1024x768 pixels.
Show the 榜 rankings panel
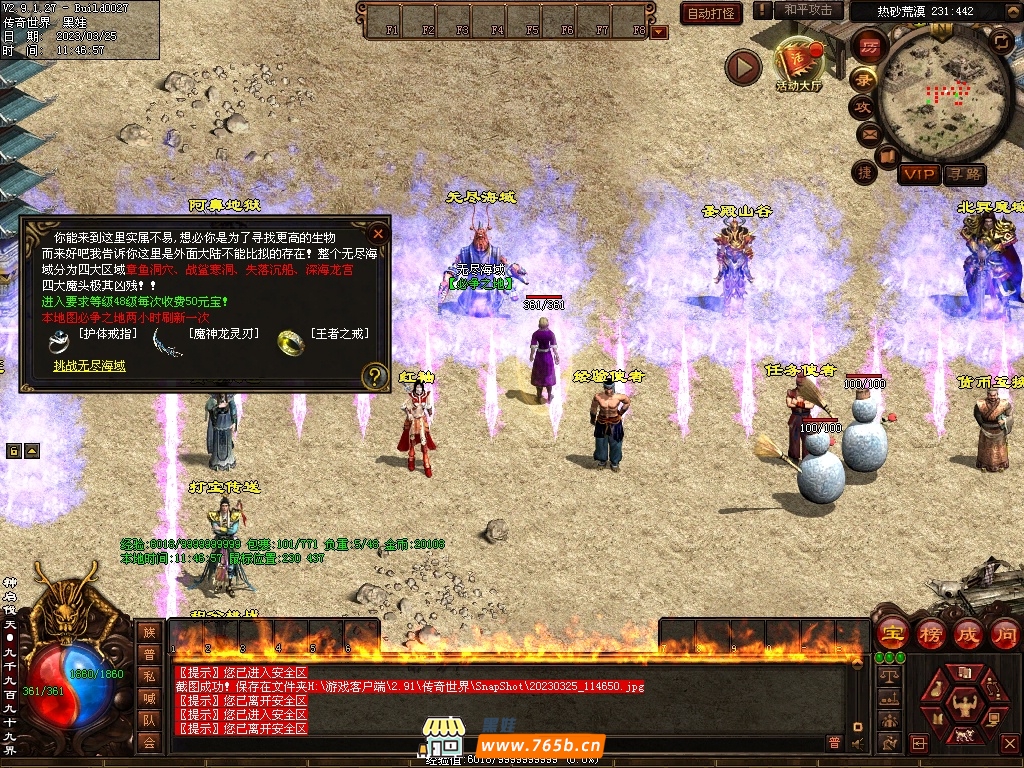pyautogui.click(x=930, y=633)
